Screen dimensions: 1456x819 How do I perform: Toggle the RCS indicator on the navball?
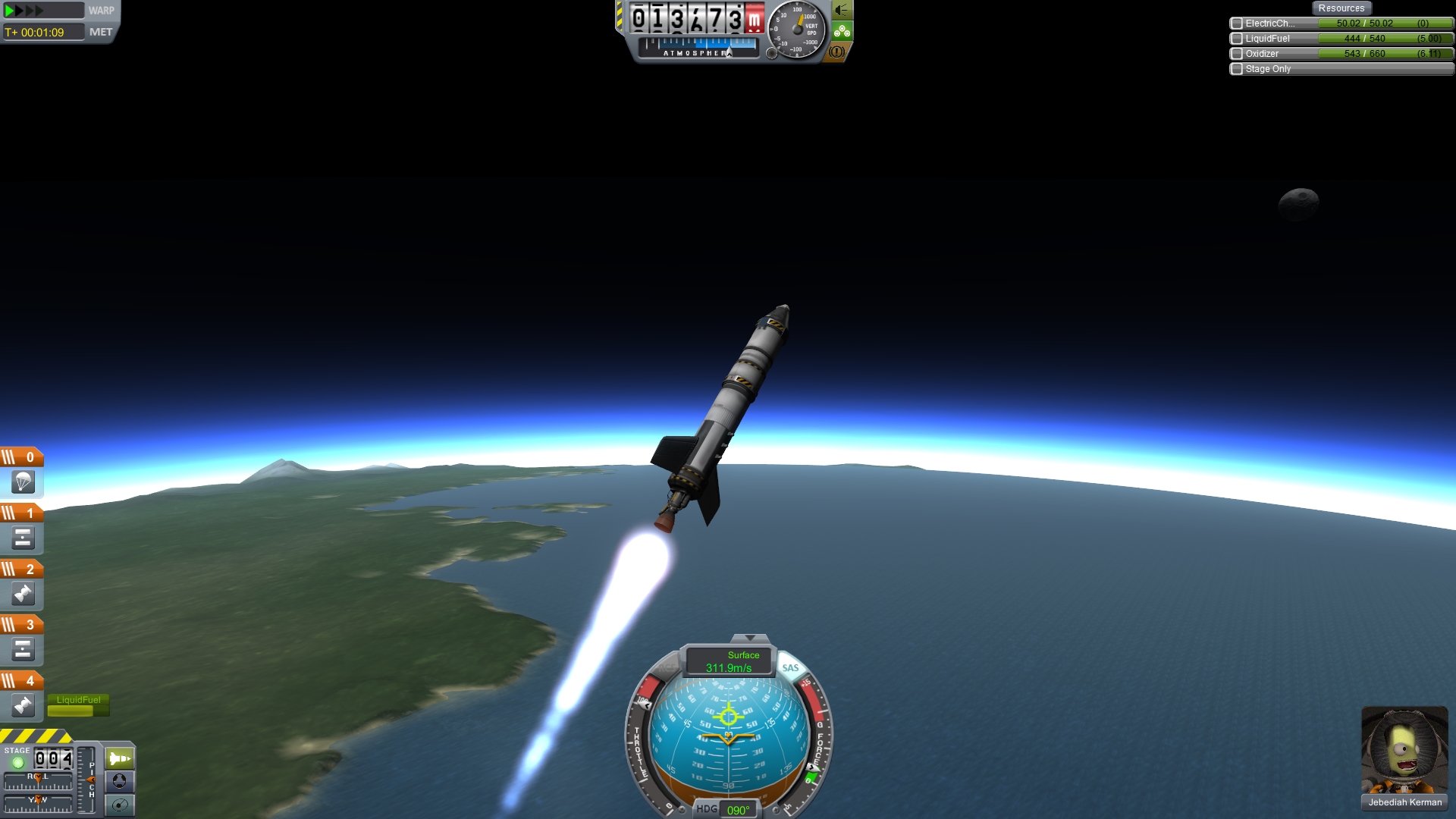click(x=667, y=668)
